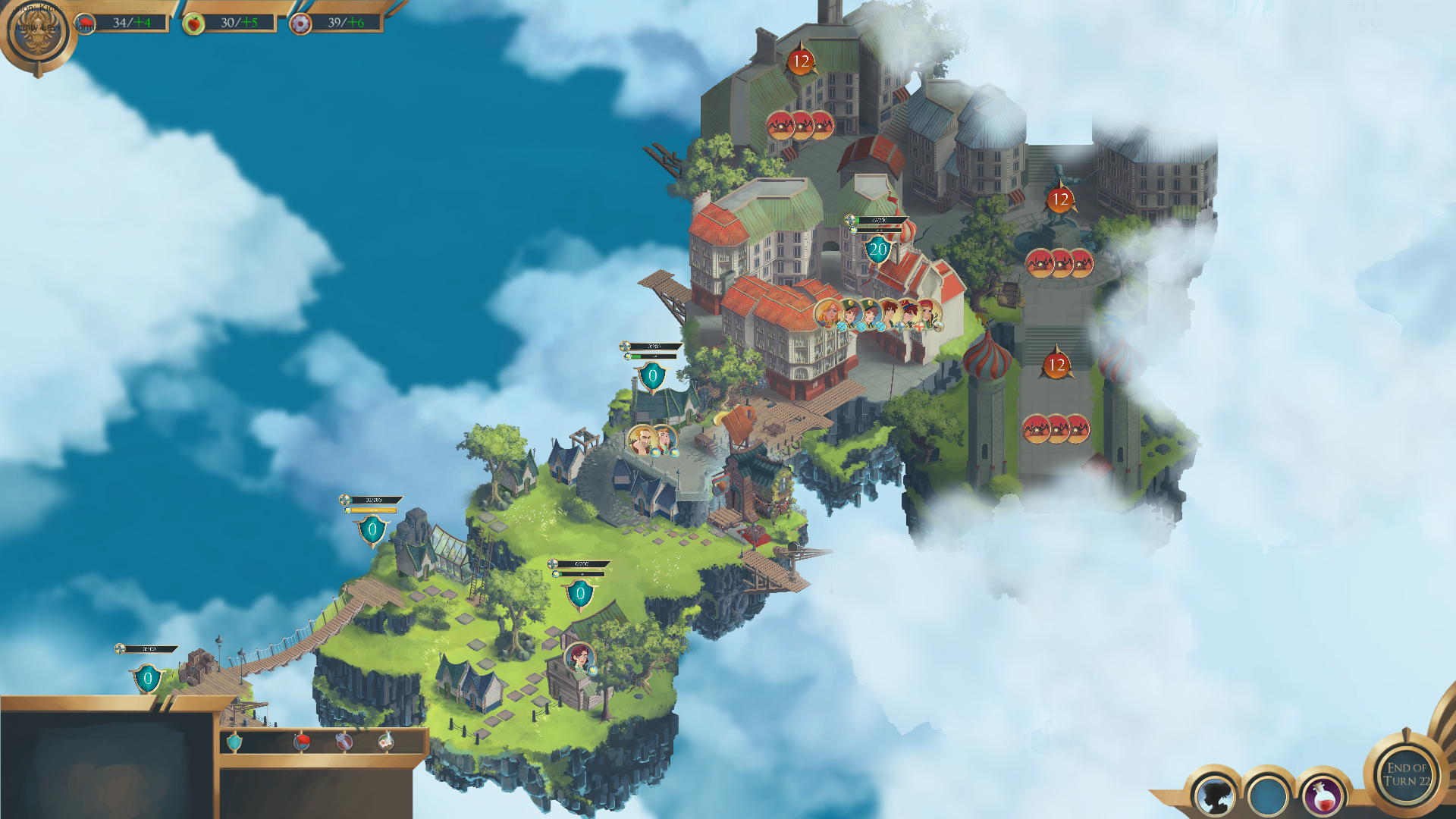
Task: Switch to the red flag tab in the bottom panel
Action: tap(301, 742)
